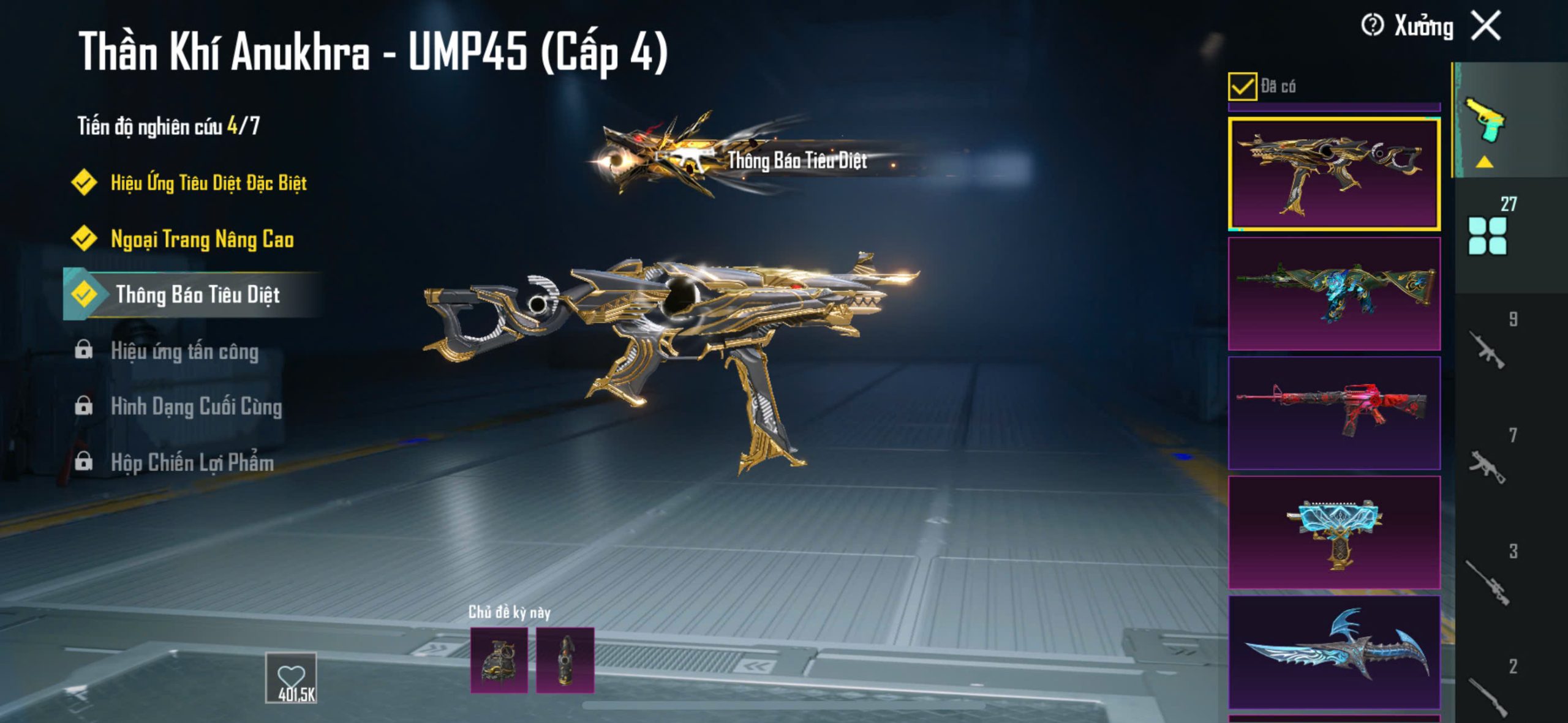Select the green-blue dragon rifle skin
The width and height of the screenshot is (1568, 723).
point(1334,293)
